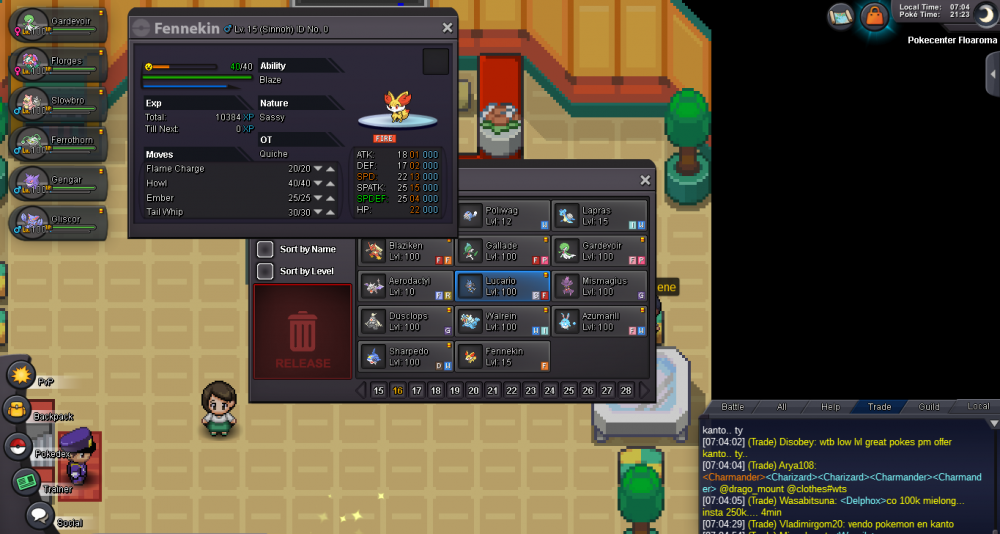Choose the Lapras storage slot
Image resolution: width=1000 pixels, height=534 pixels.
click(x=598, y=215)
